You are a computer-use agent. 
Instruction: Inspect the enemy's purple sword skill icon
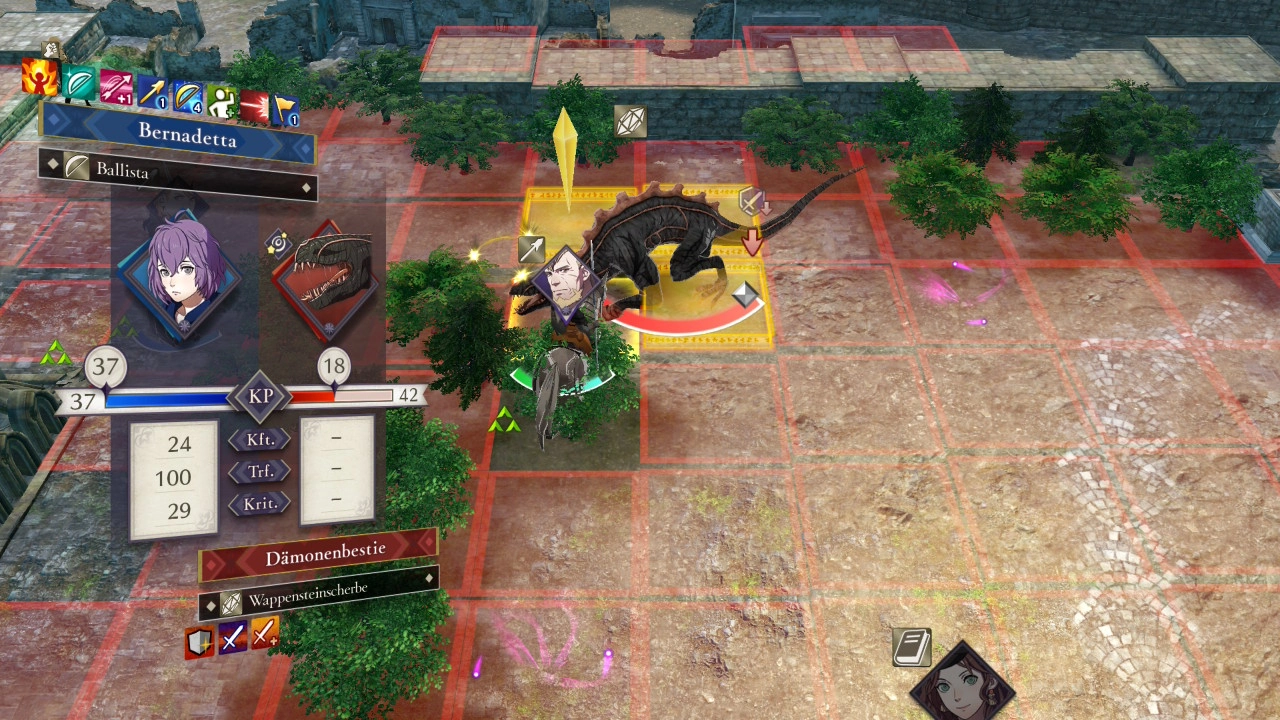click(x=233, y=637)
